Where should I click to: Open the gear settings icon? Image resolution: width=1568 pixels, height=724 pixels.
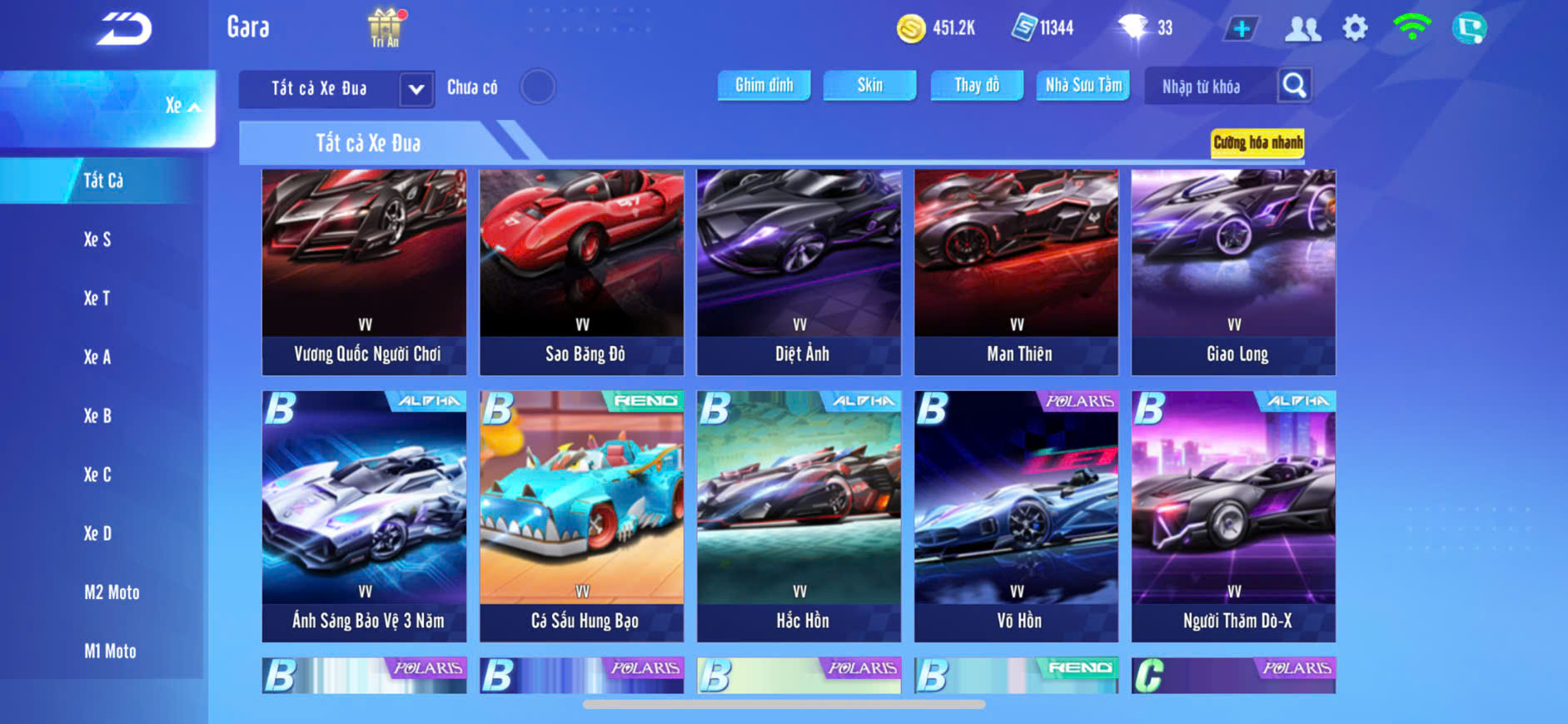[x=1355, y=28]
